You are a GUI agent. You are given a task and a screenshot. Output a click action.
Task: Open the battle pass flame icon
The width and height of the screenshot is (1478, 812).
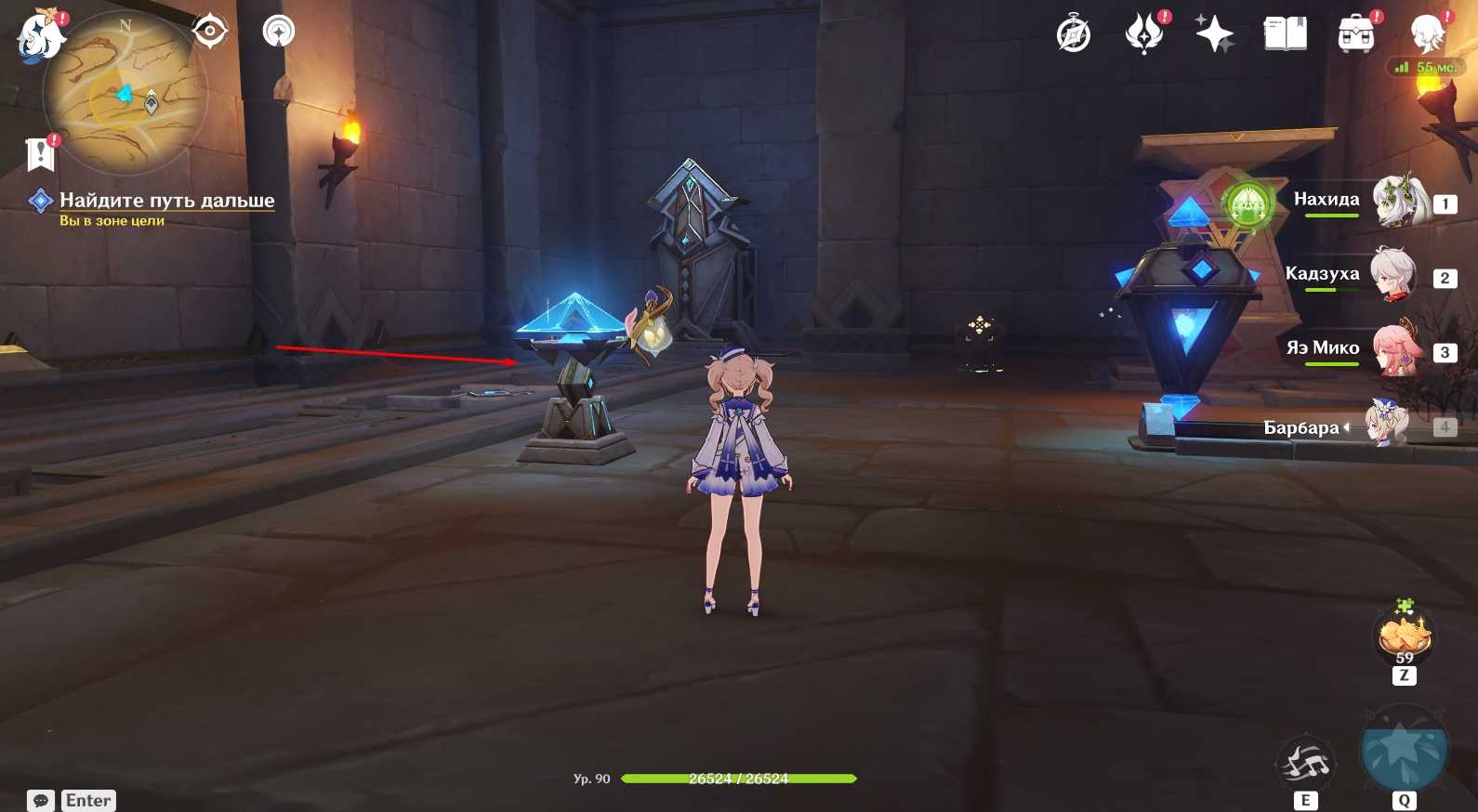click(1144, 35)
